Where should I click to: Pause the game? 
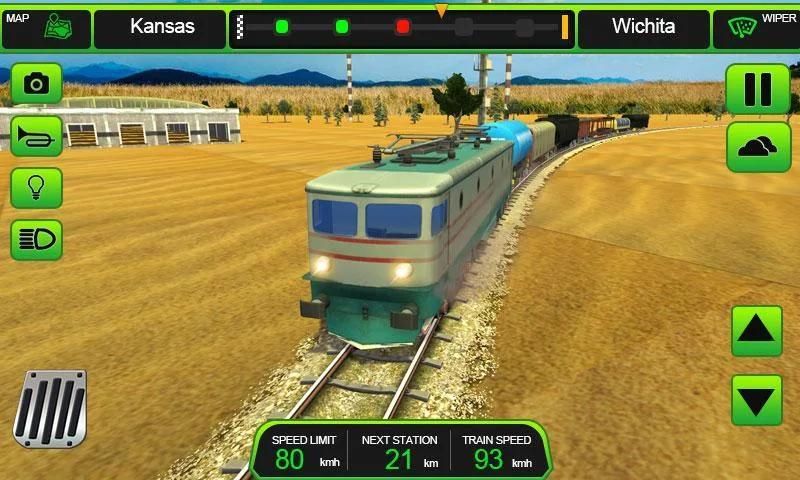[759, 90]
